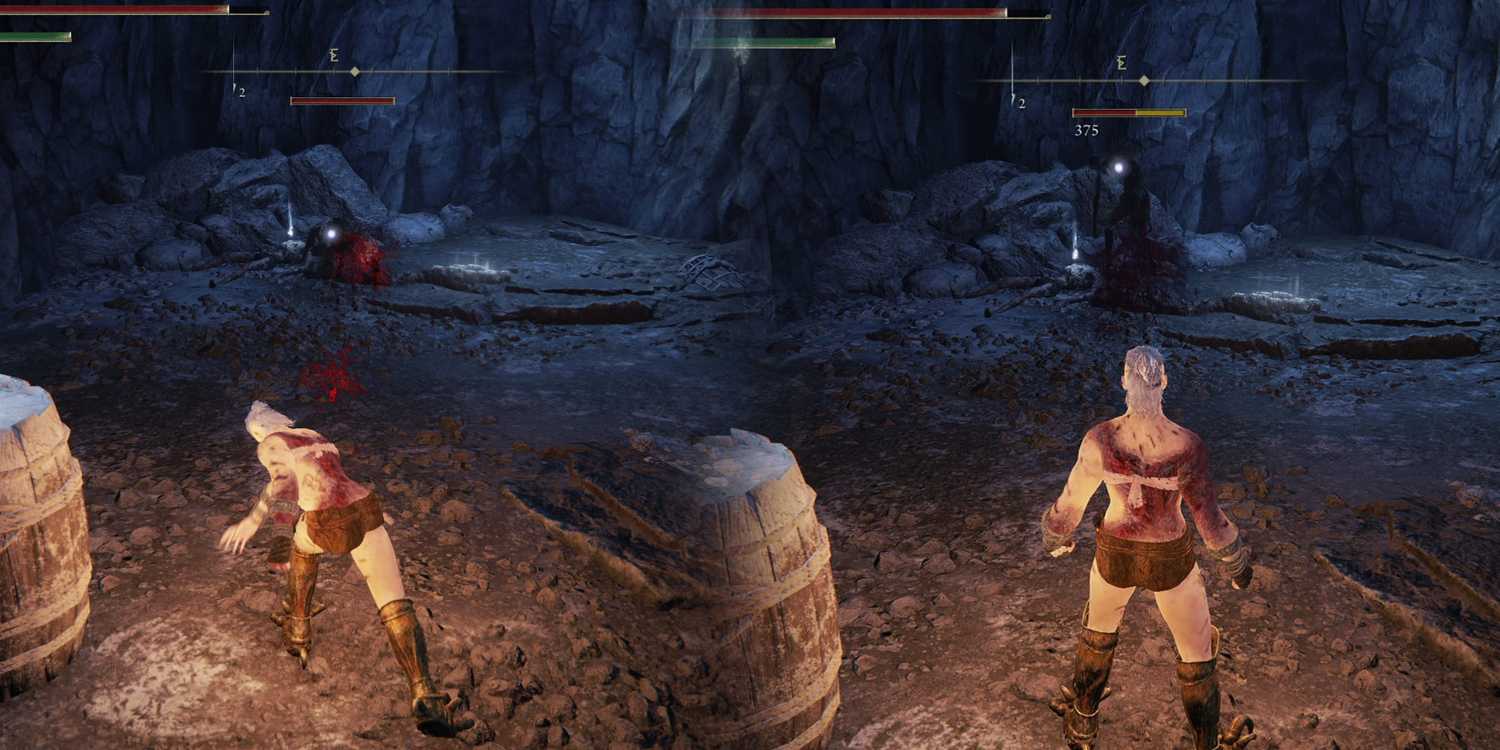
Task: Click player two's red health bar
Action: pos(860,11)
